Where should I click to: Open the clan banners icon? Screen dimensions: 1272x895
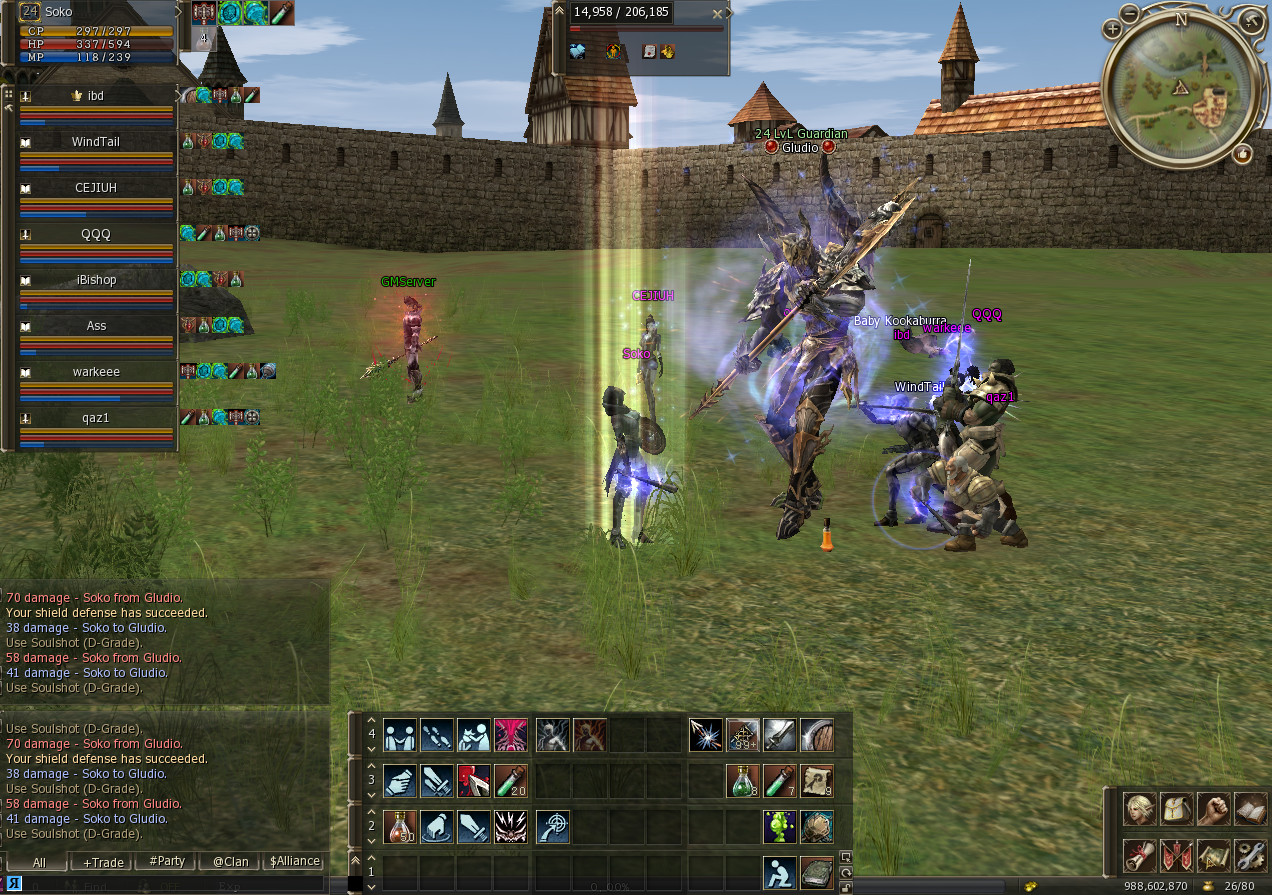click(x=1176, y=855)
